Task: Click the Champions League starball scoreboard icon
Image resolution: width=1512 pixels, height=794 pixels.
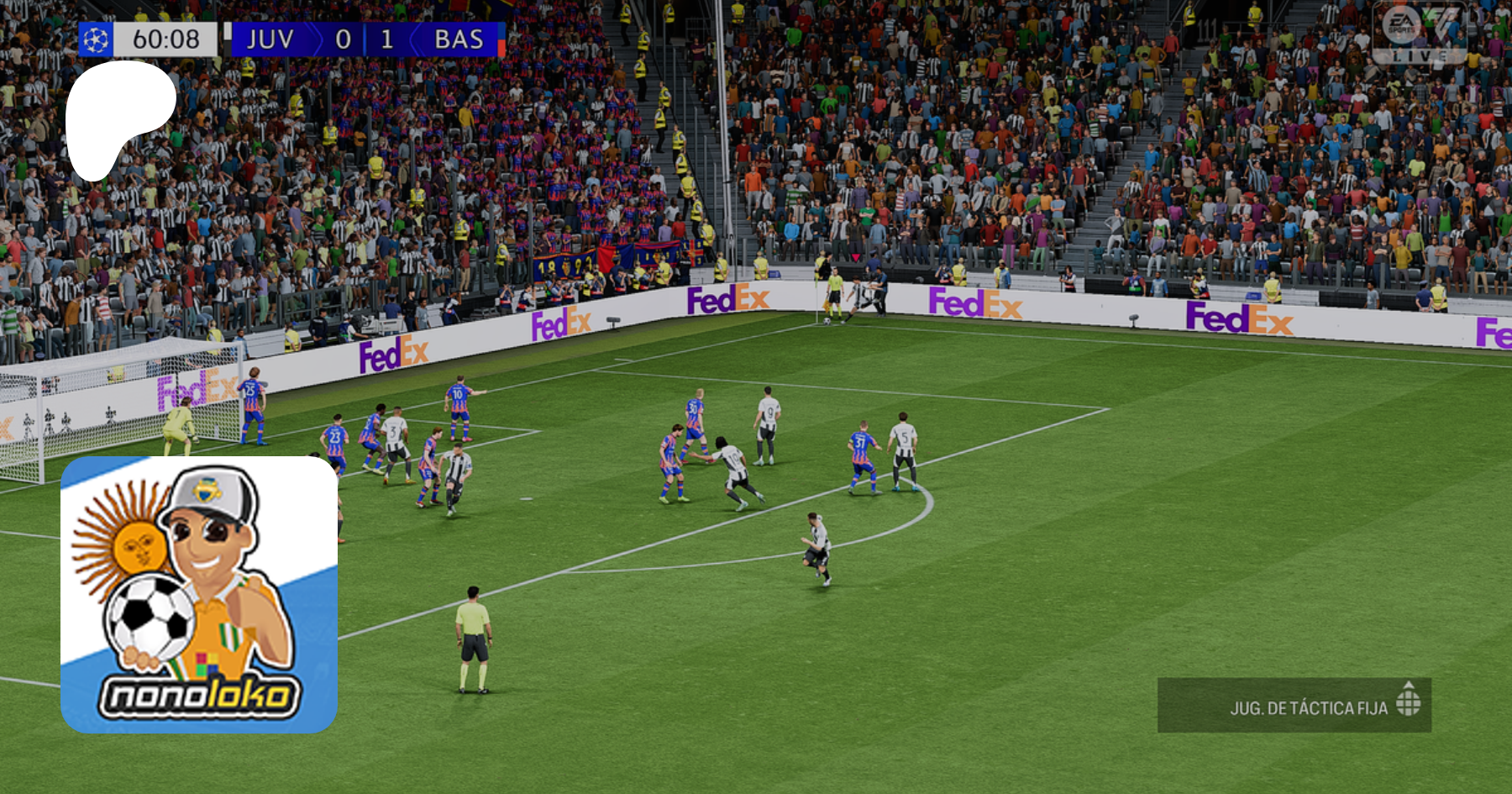Action: point(96,39)
